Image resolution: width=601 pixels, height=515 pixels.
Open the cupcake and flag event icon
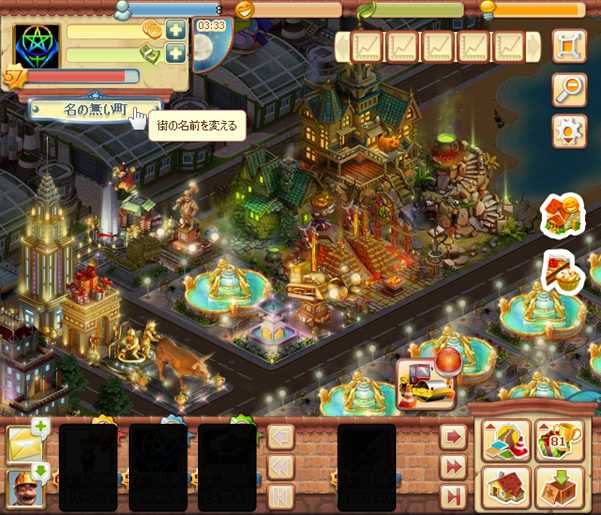click(x=563, y=272)
